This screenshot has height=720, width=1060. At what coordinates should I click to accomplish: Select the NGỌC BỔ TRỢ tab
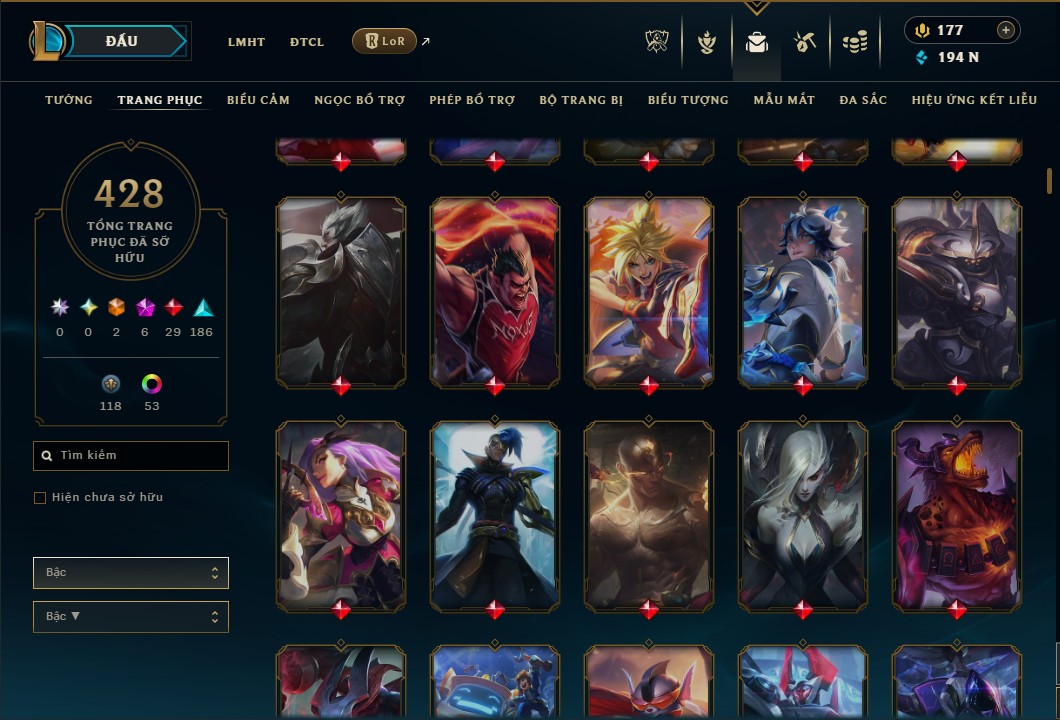coord(359,100)
